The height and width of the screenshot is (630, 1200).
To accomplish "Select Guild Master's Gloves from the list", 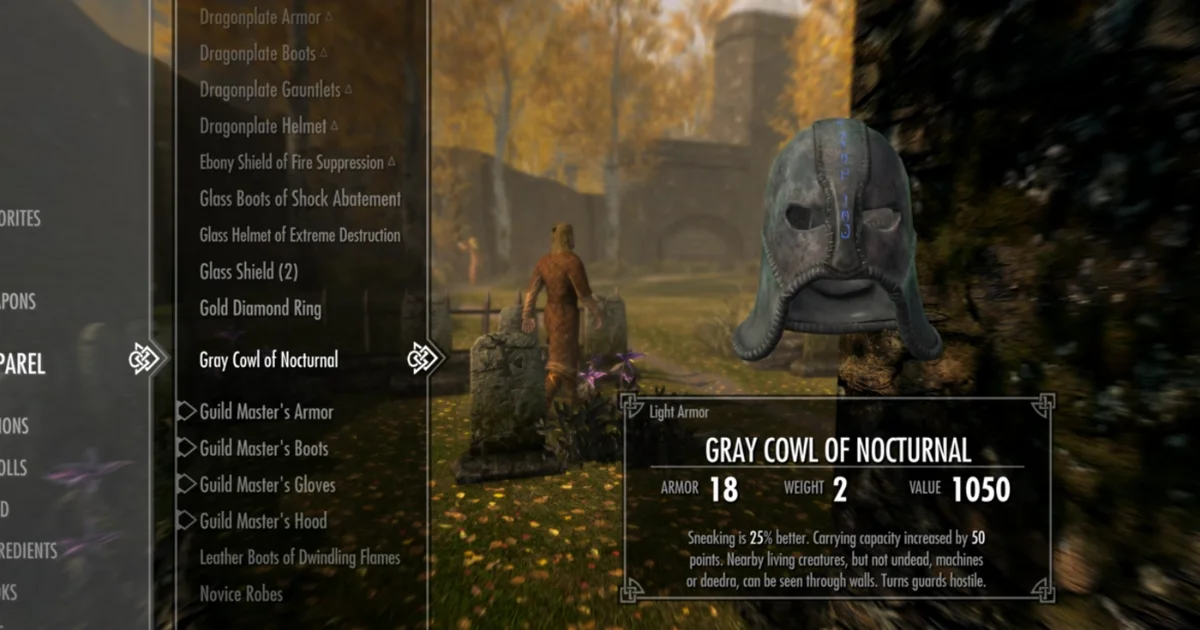I will point(267,485).
